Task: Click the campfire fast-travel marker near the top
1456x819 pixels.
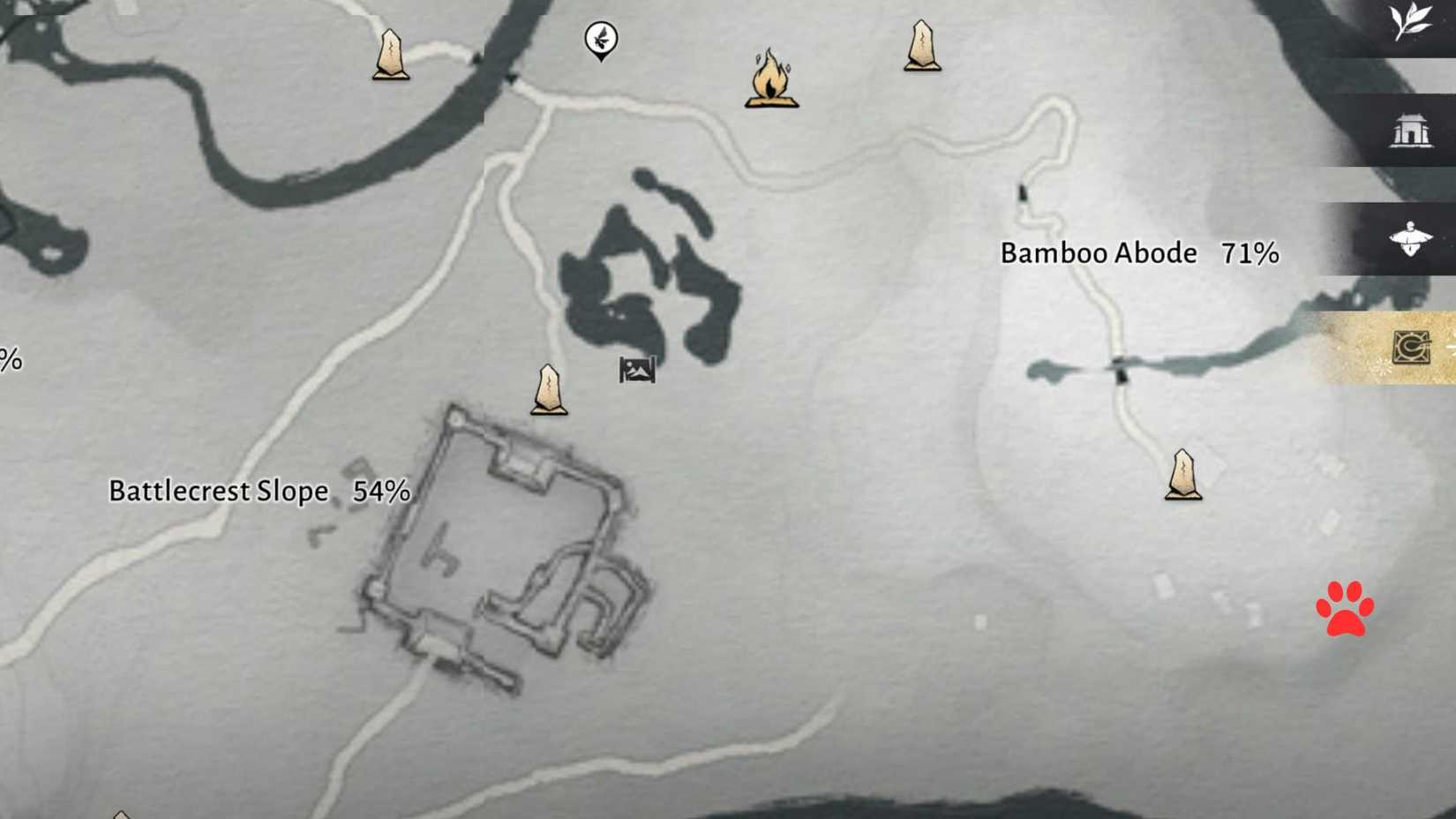Action: point(772,84)
